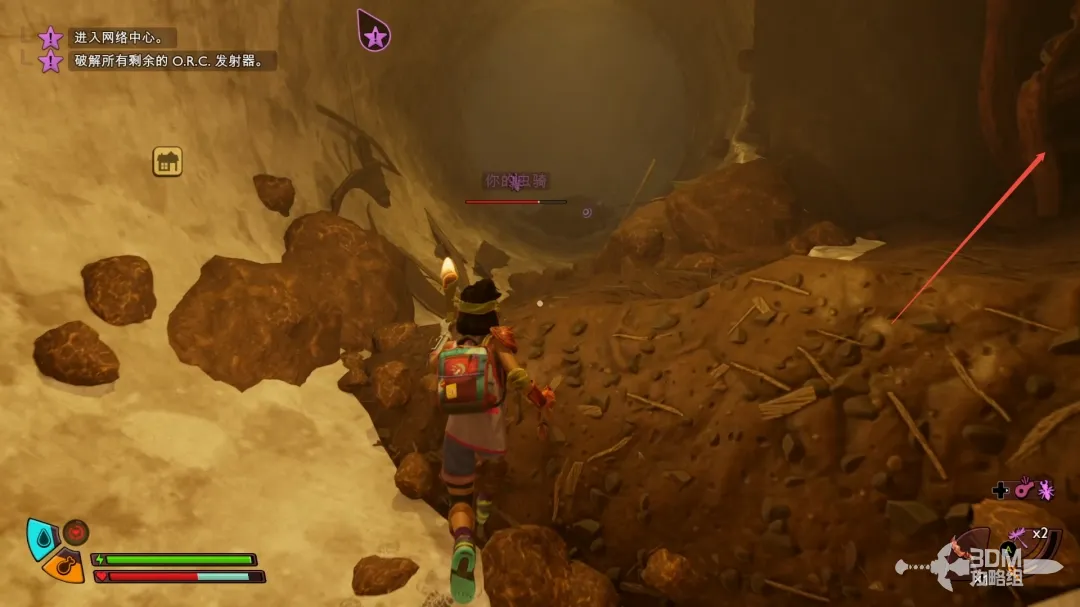Click the red heart status icon
The image size is (1080, 607).
(x=76, y=531)
